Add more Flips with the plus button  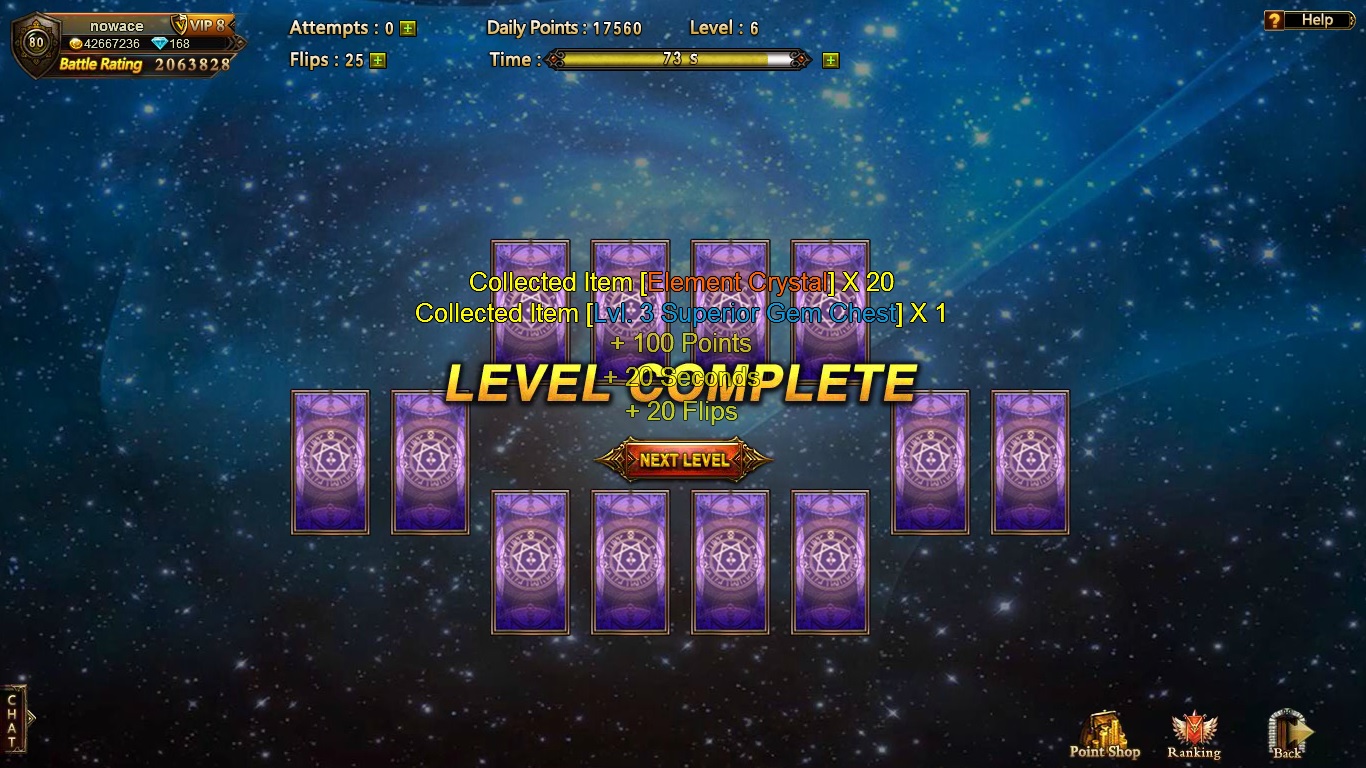(377, 60)
